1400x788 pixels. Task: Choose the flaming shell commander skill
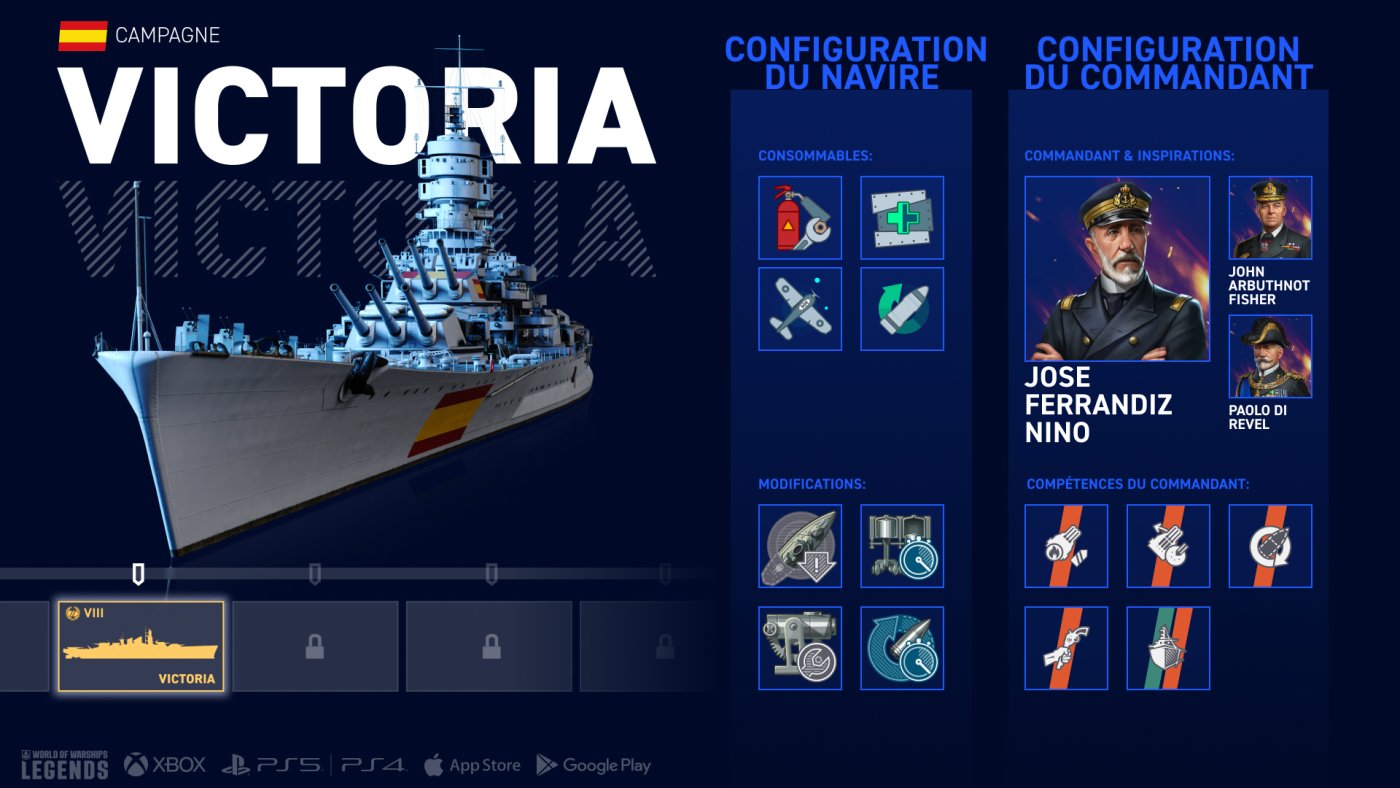click(x=1066, y=546)
